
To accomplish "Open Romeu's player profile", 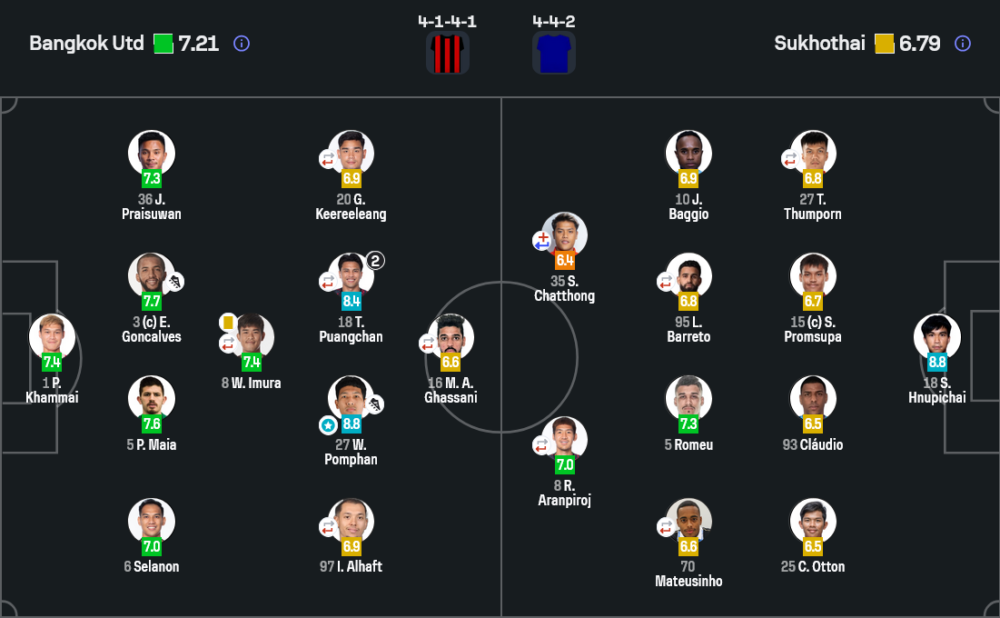I will point(688,398).
